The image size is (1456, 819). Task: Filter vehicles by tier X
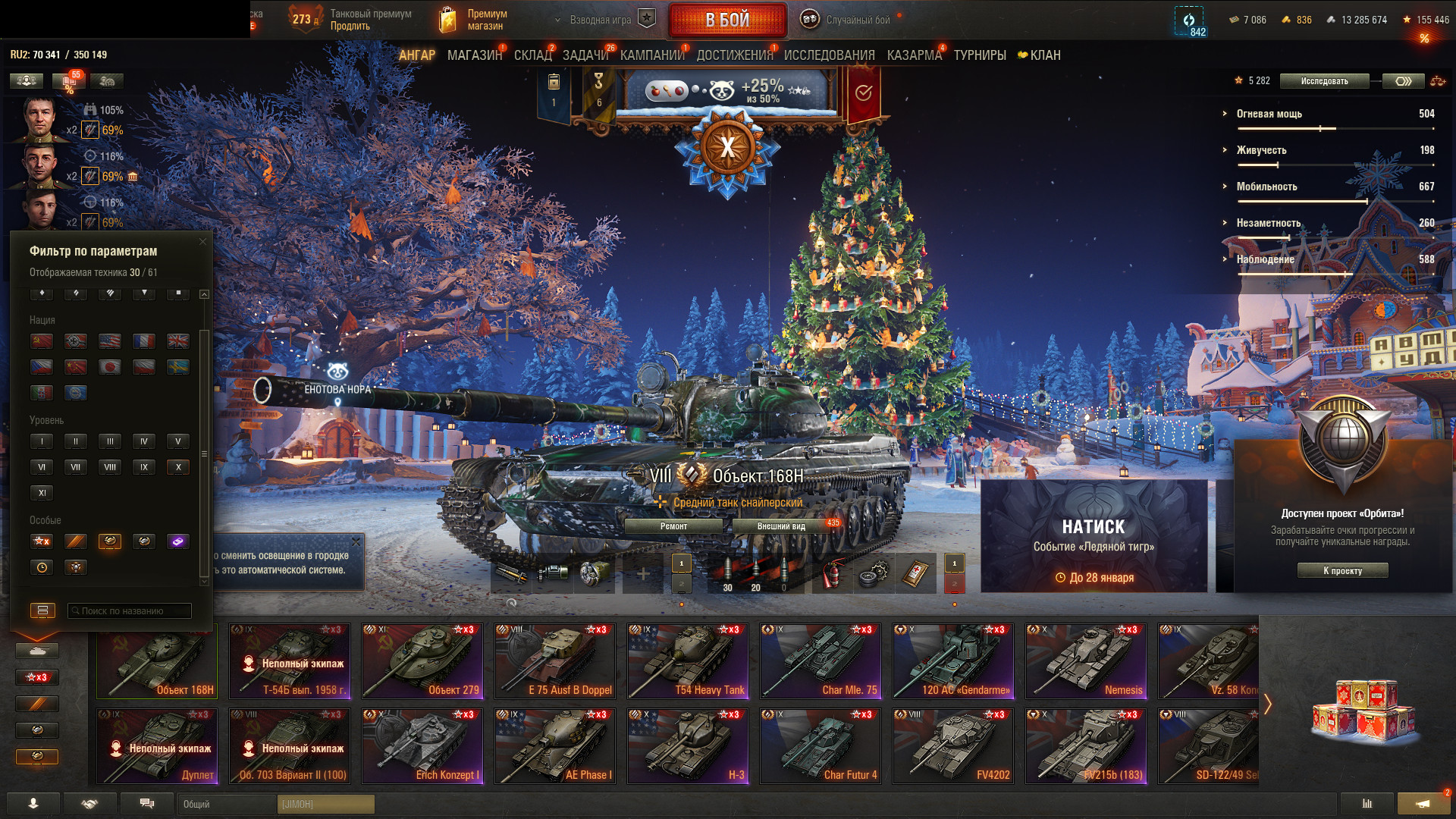pyautogui.click(x=178, y=467)
